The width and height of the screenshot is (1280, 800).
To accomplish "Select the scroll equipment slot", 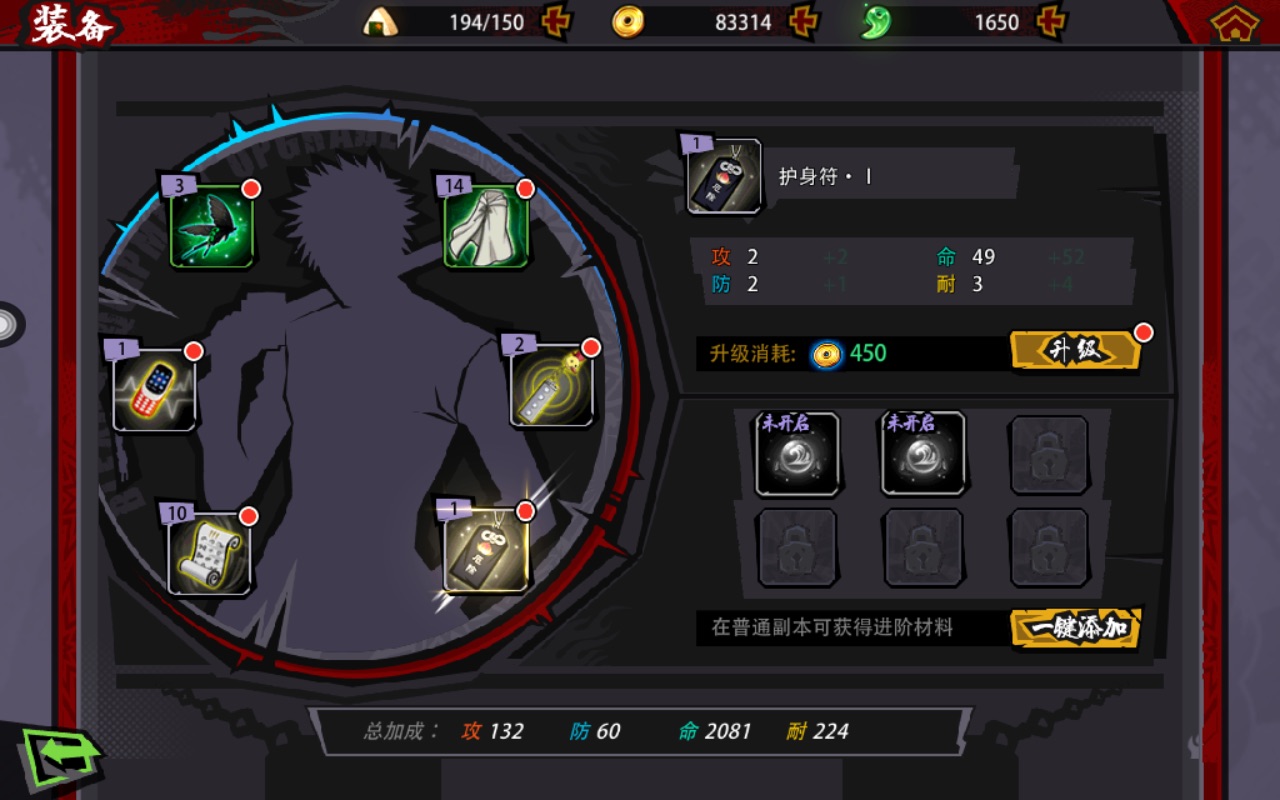I will point(209,553).
